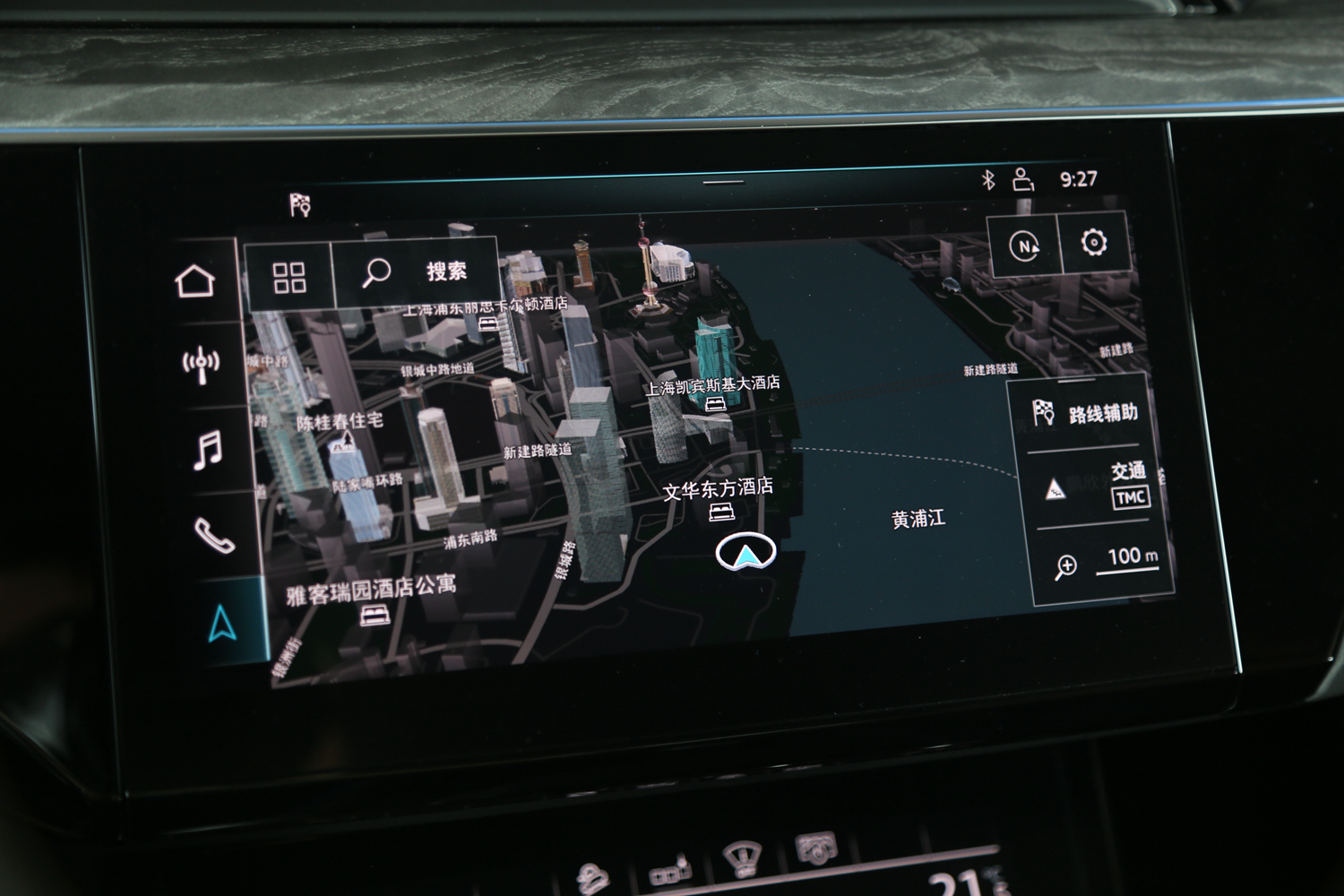Viewport: 1344px width, 896px height.
Task: Tap the top pull-down handle bar
Action: 723,182
